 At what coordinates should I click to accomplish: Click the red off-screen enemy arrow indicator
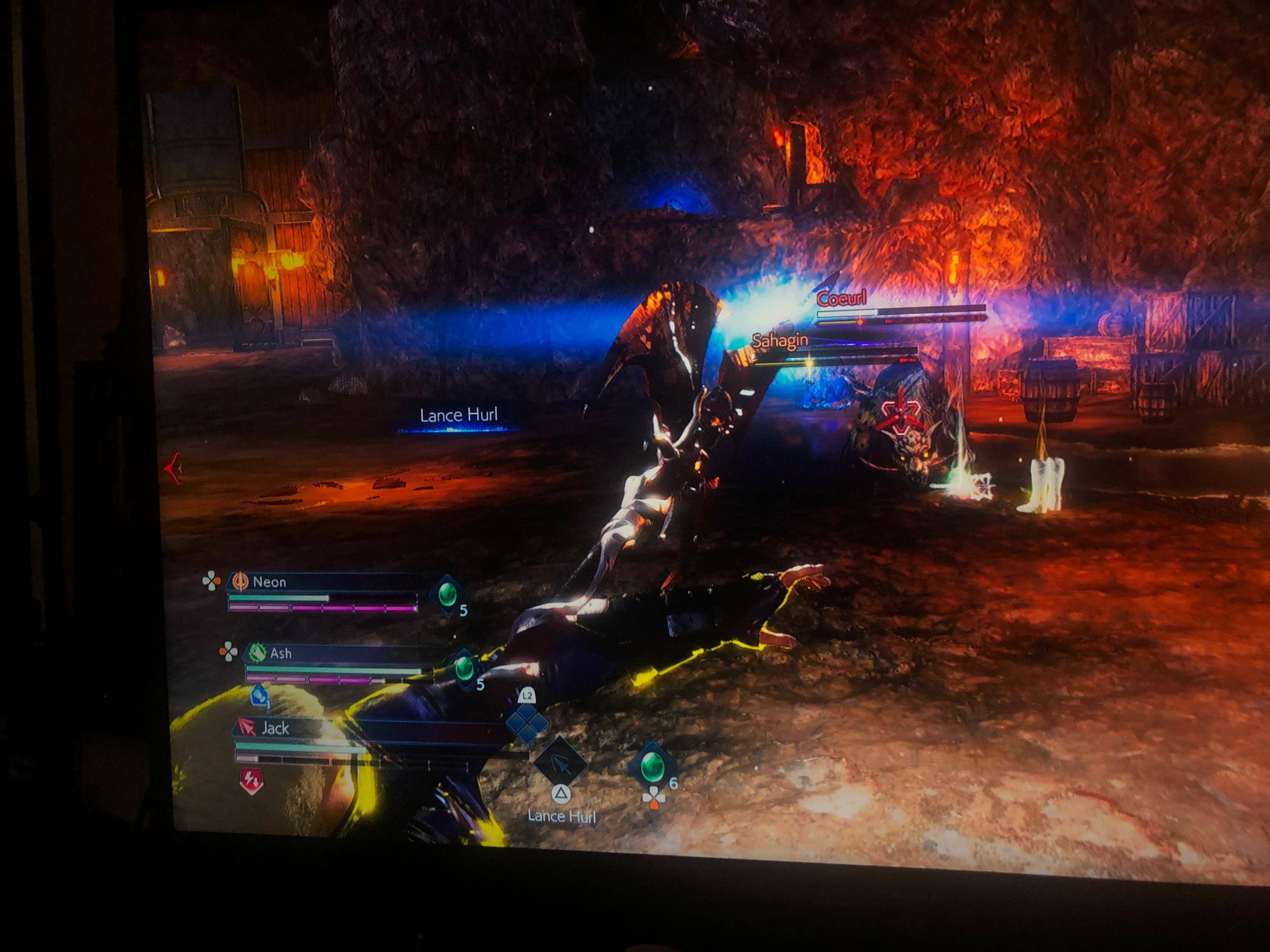pos(173,468)
